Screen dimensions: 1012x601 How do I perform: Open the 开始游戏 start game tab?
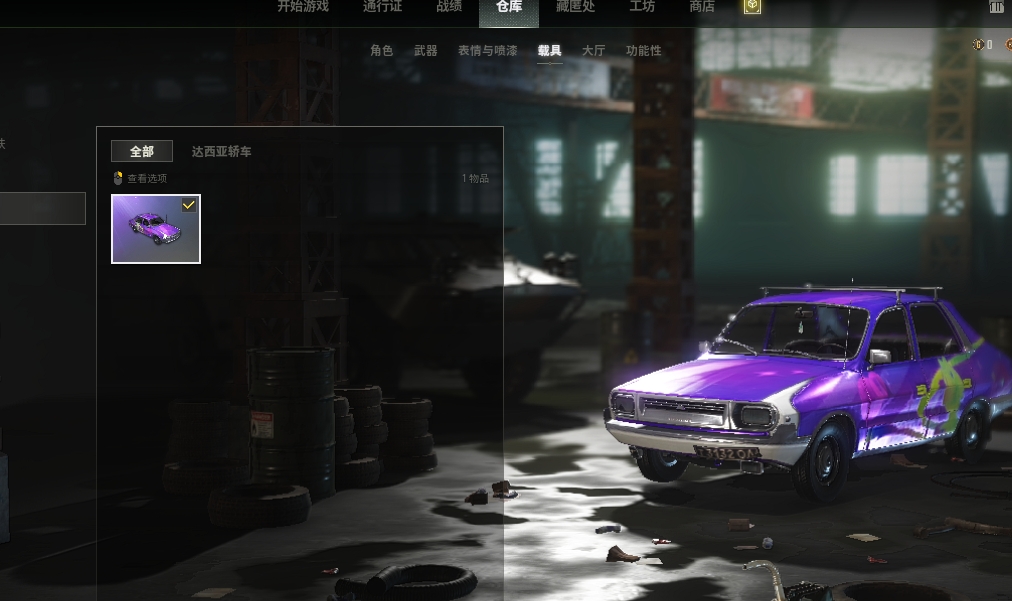[x=302, y=7]
